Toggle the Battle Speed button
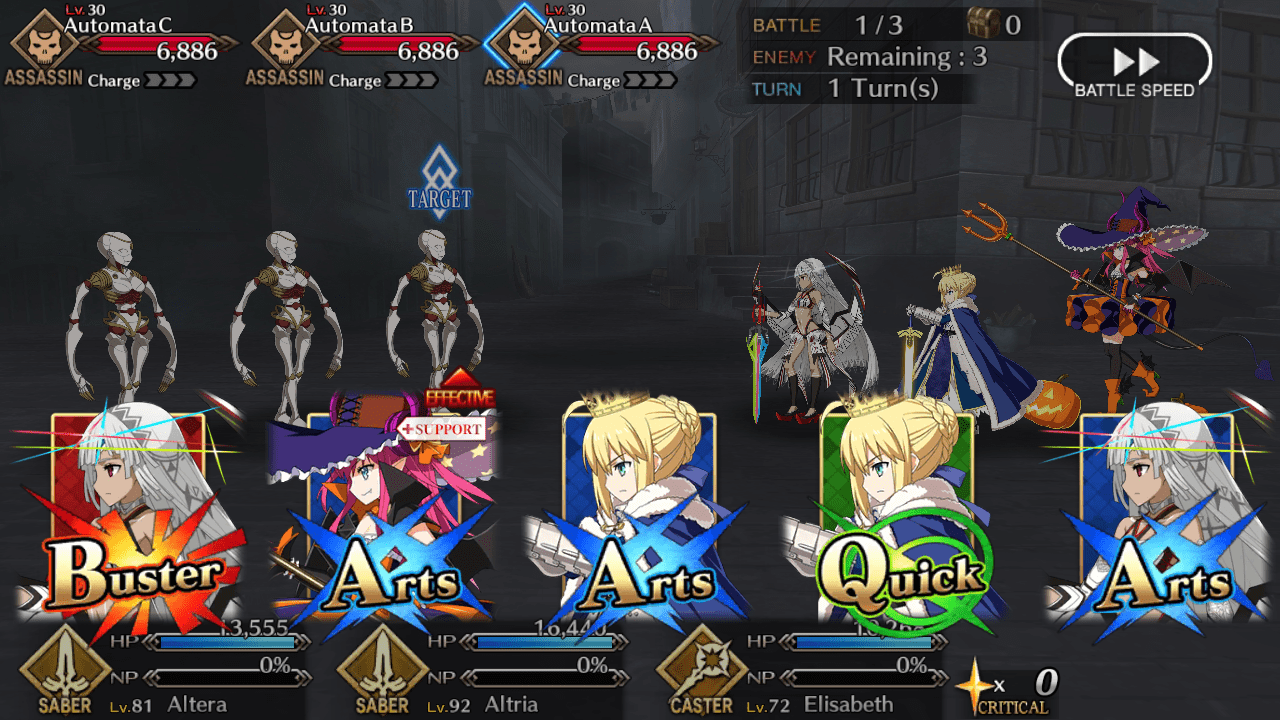Screen dimensions: 1280x720 coord(1134,67)
